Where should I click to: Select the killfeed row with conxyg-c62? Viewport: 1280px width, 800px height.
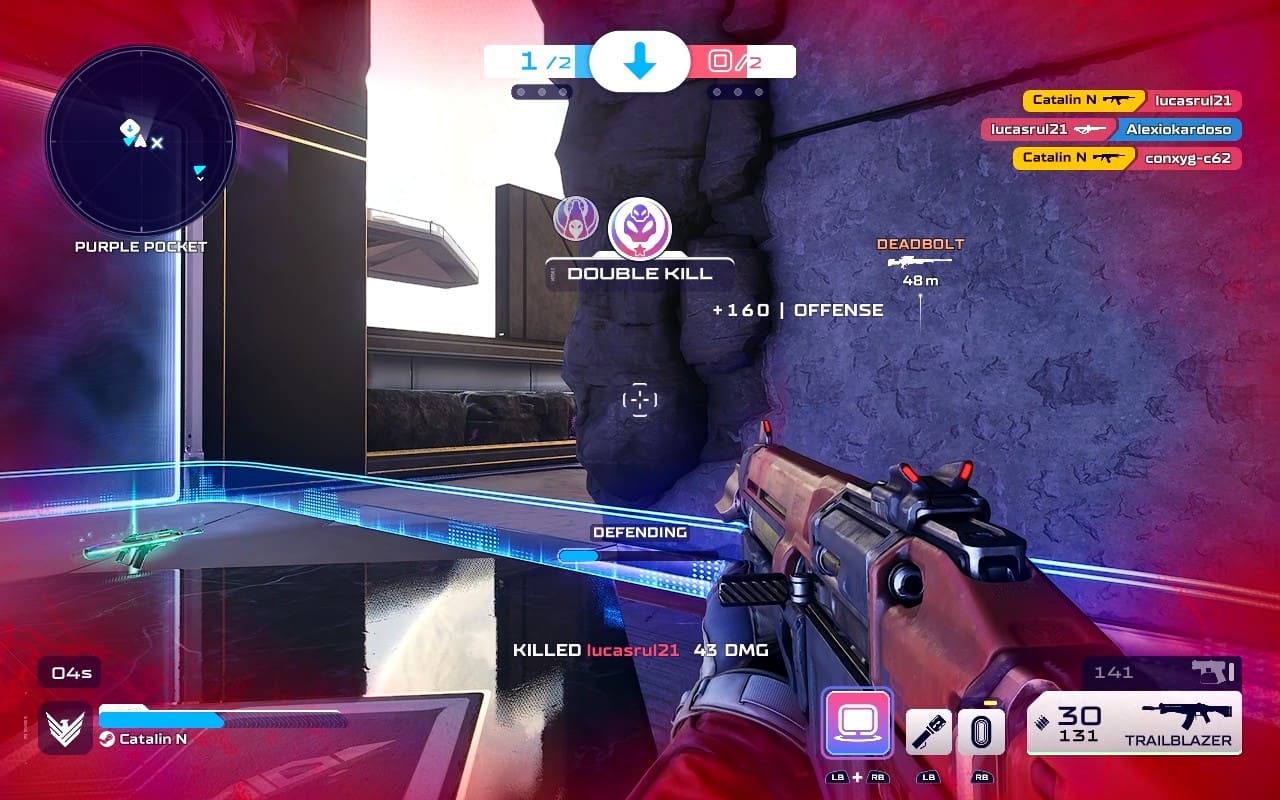coord(1127,158)
